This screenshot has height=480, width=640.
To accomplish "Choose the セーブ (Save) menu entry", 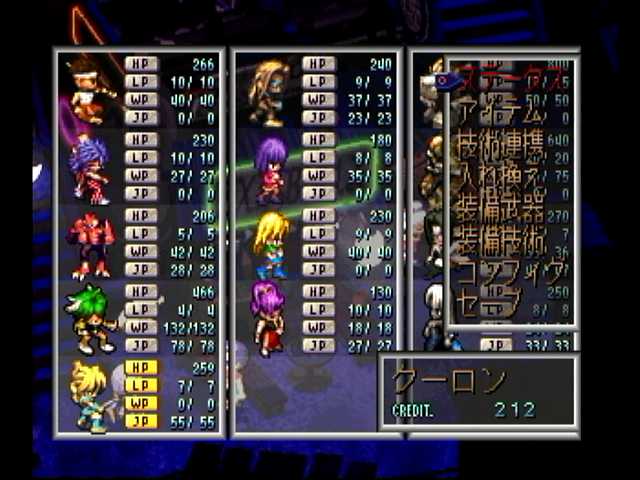I will click(x=494, y=306).
